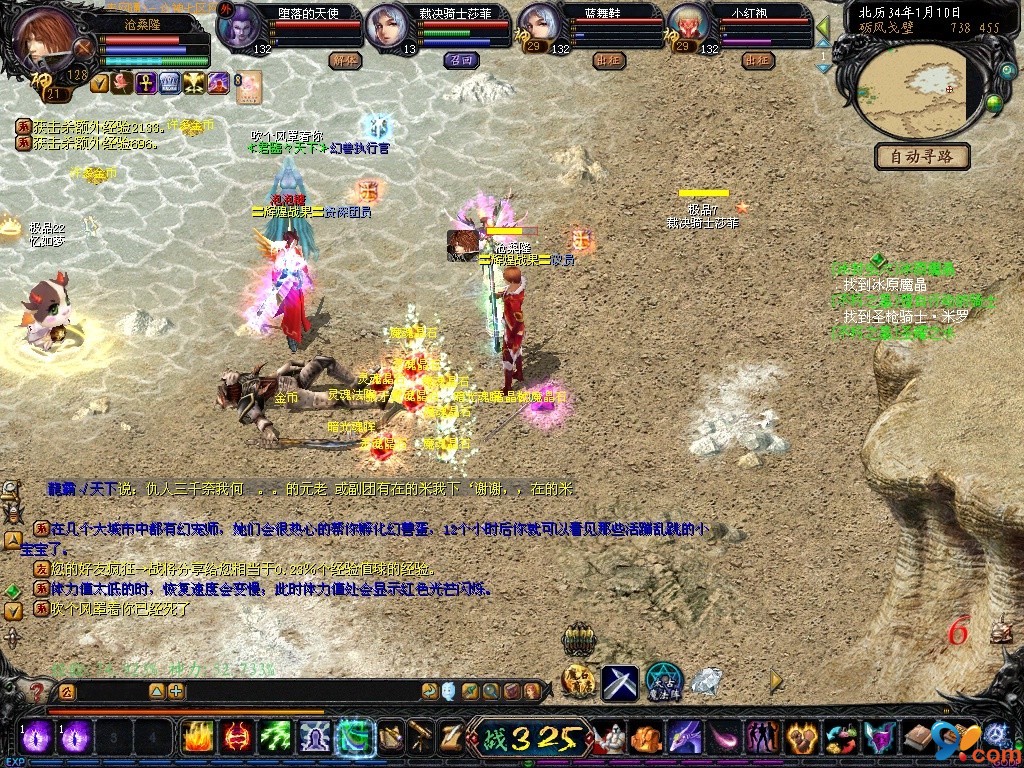This screenshot has width=1024, height=768.
Task: Send out 小红枫 with its 出征 button
Action: 757,60
